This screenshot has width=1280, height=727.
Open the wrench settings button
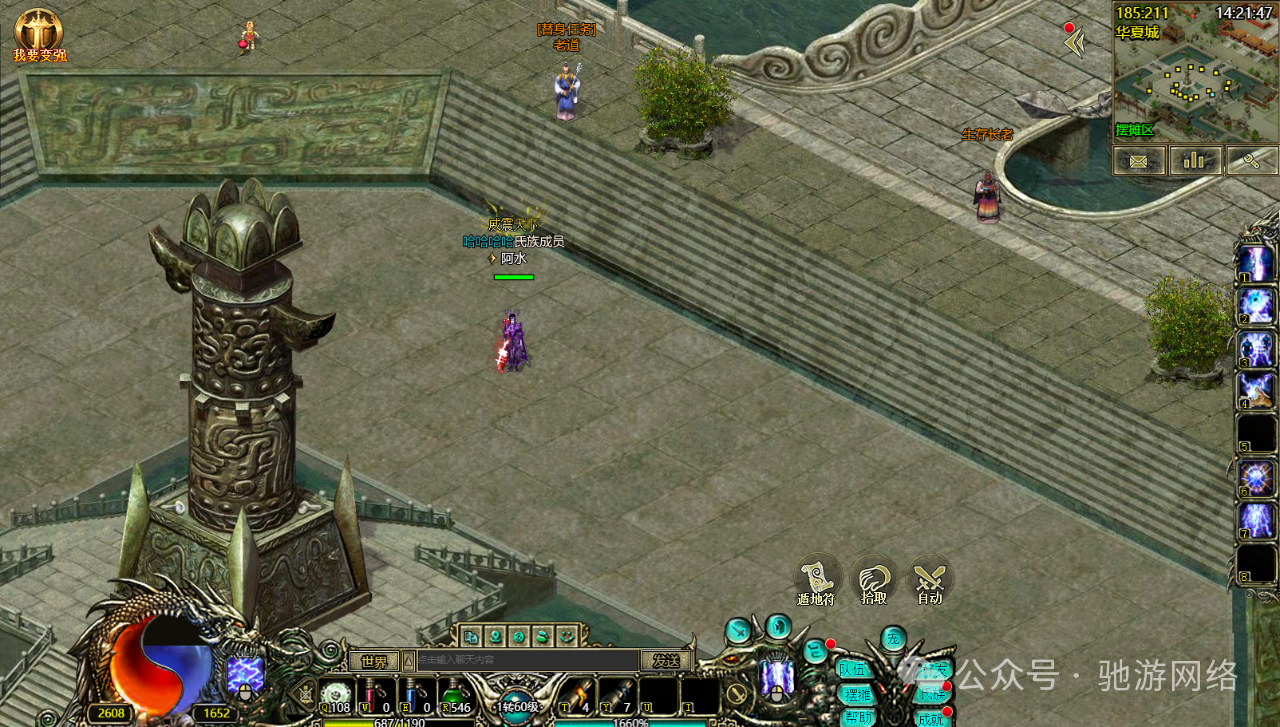click(1251, 160)
